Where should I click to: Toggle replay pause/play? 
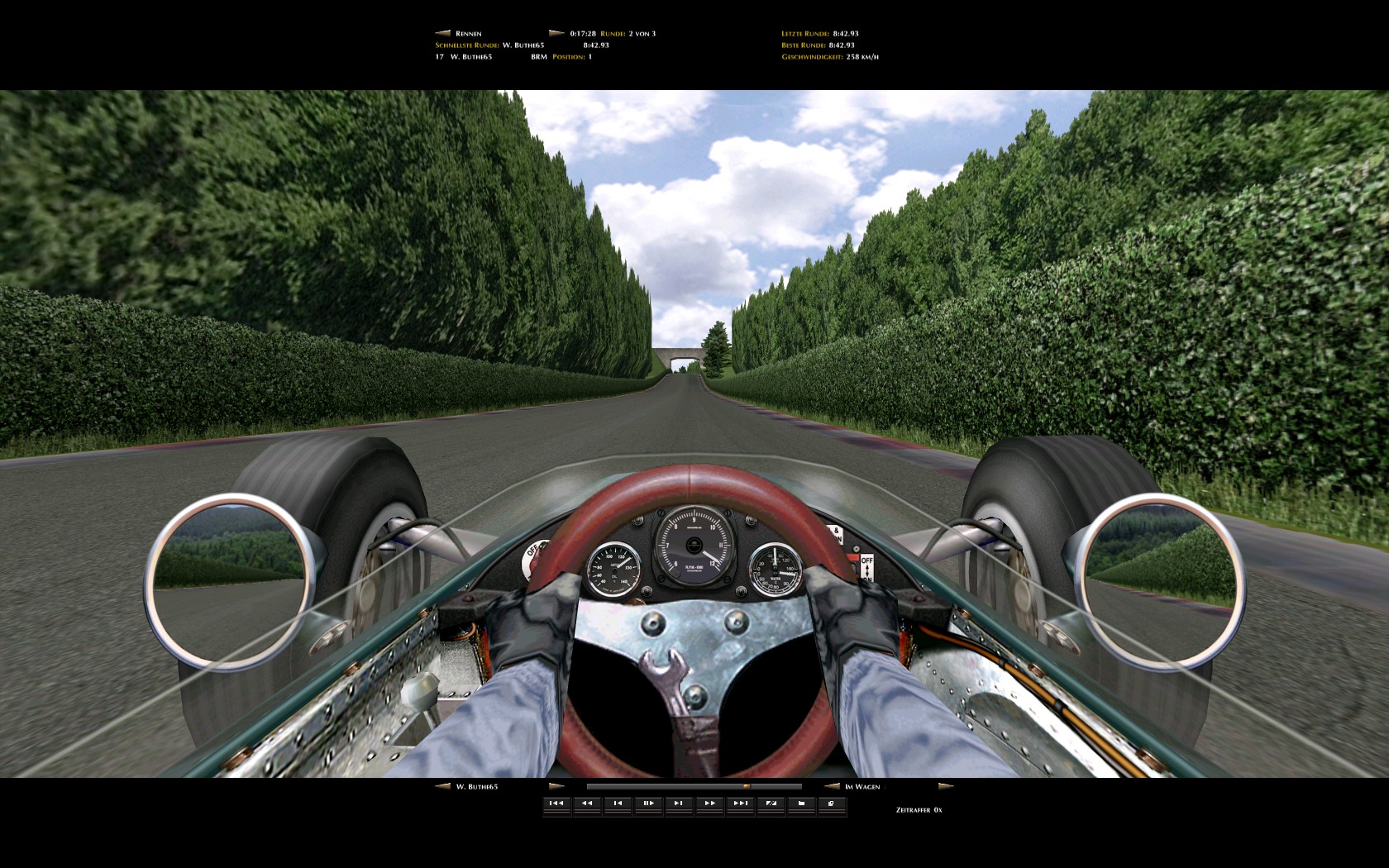pos(648,804)
